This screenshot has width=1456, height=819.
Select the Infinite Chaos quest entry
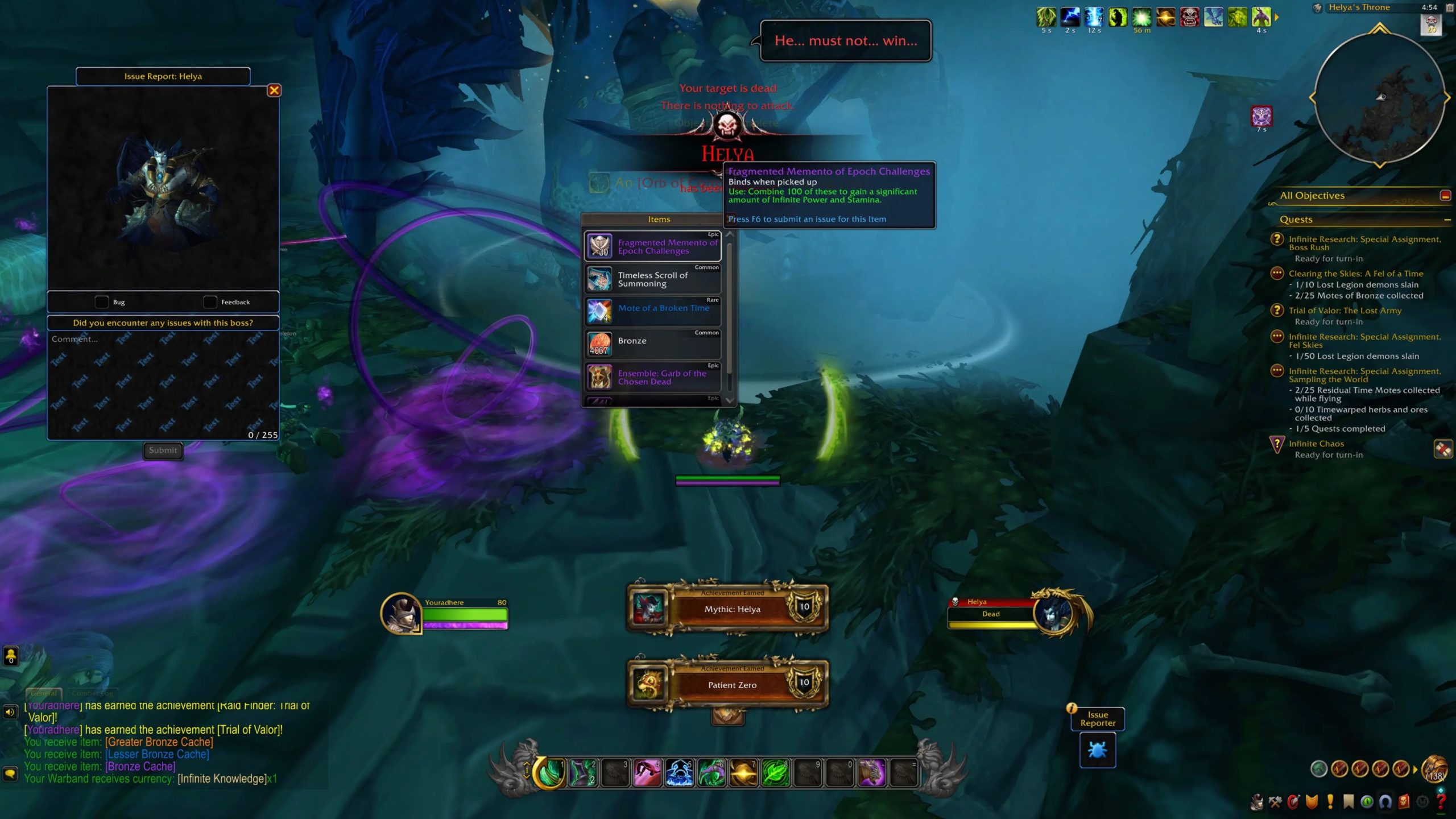1316,444
